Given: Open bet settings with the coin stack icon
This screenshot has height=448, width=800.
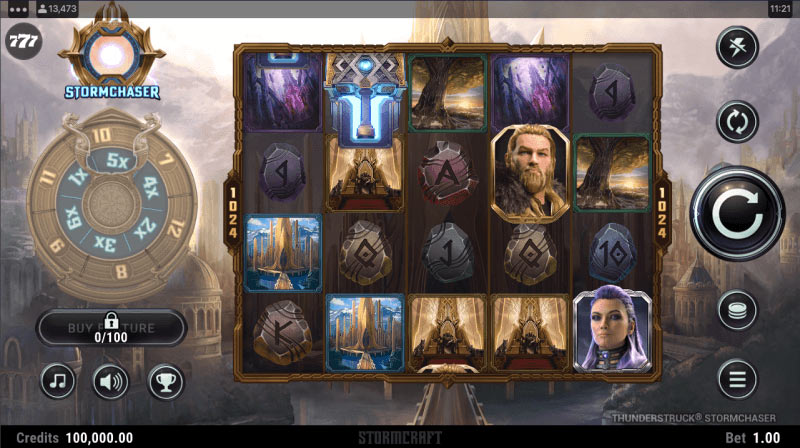Looking at the screenshot, I should click(738, 311).
